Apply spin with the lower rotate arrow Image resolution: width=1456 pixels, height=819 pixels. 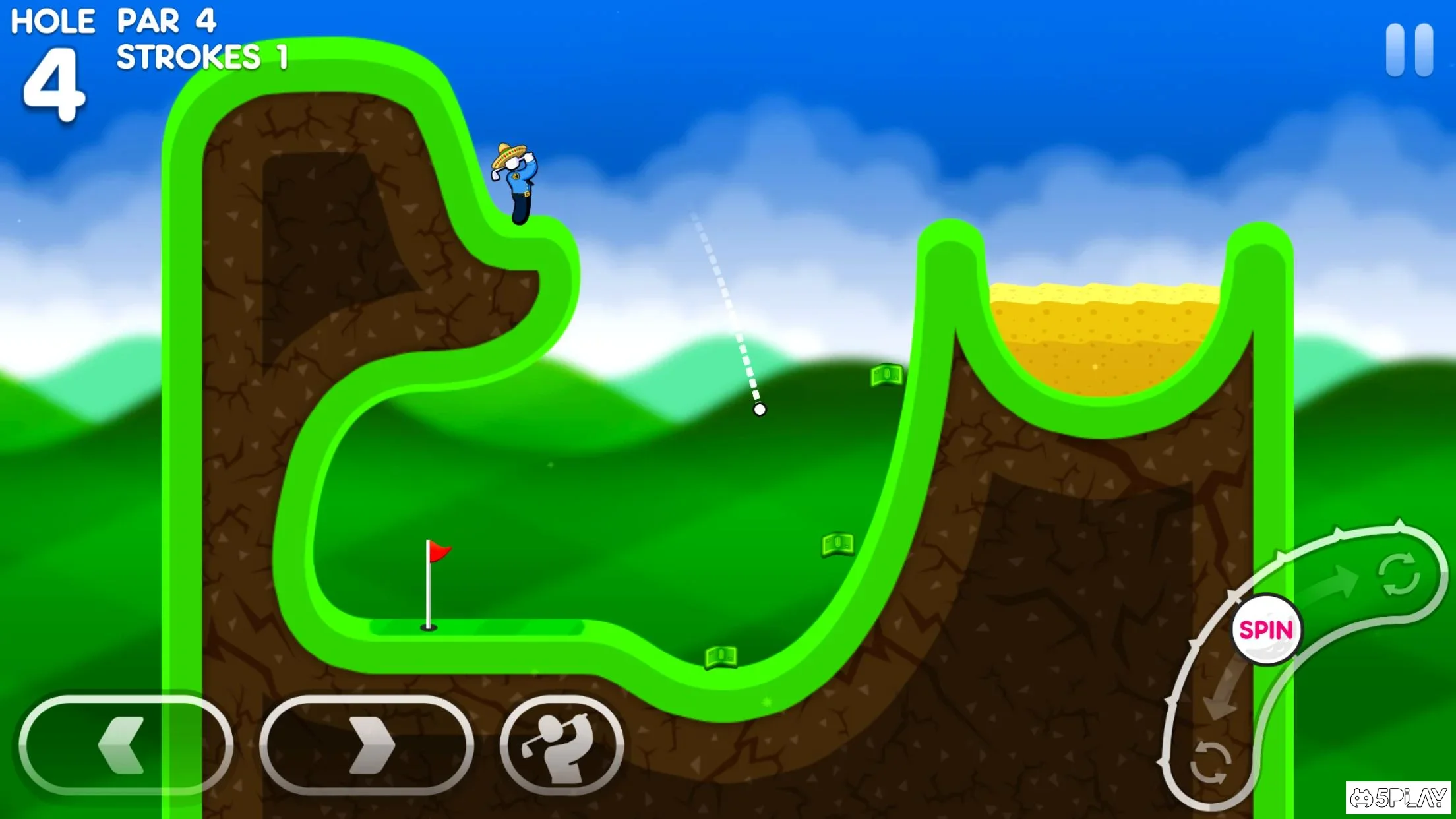pyautogui.click(x=1210, y=762)
